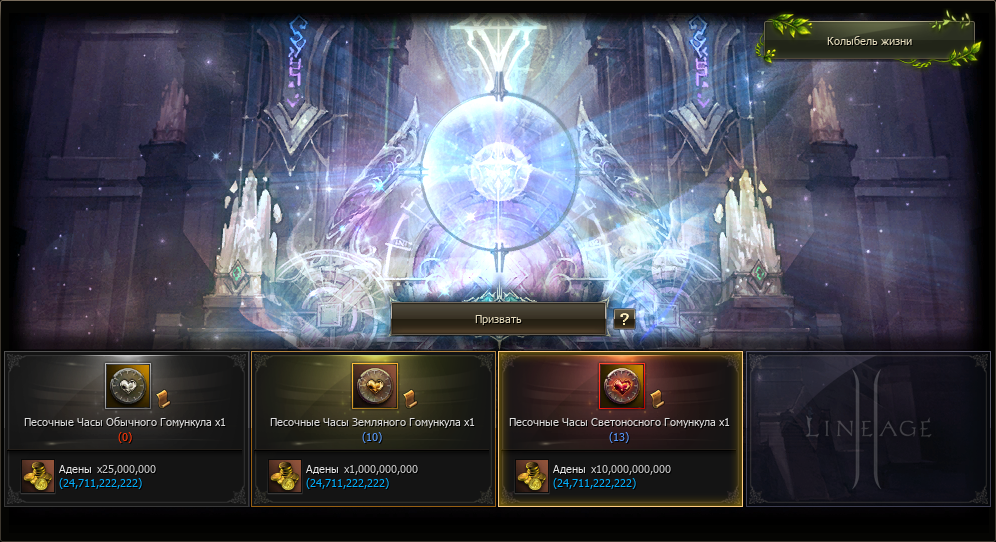Click the golden heart hourglass icon

[x=375, y=386]
